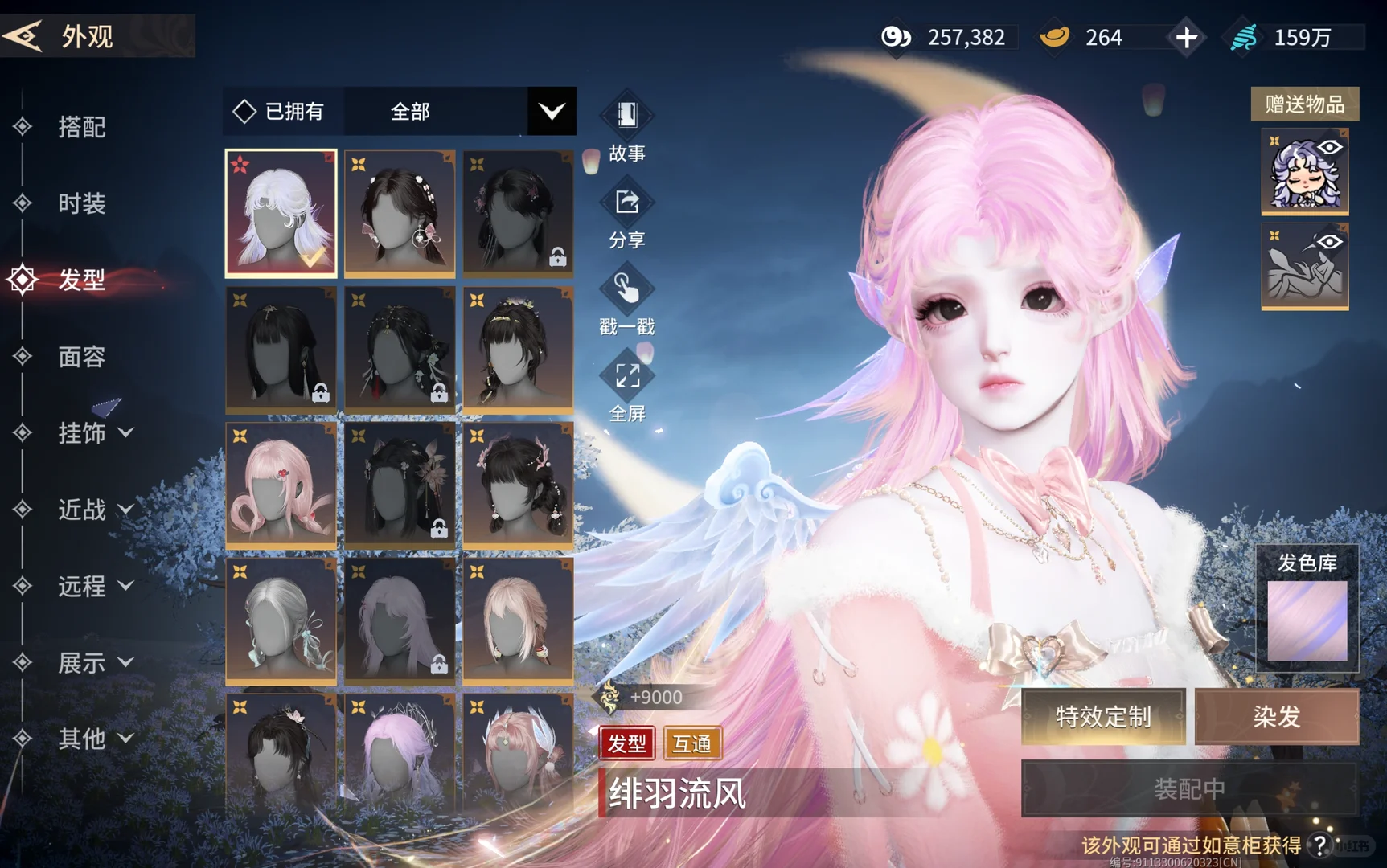Image resolution: width=1387 pixels, height=868 pixels.
Task: Click the + icon to add gold leaves
Action: point(1187,36)
